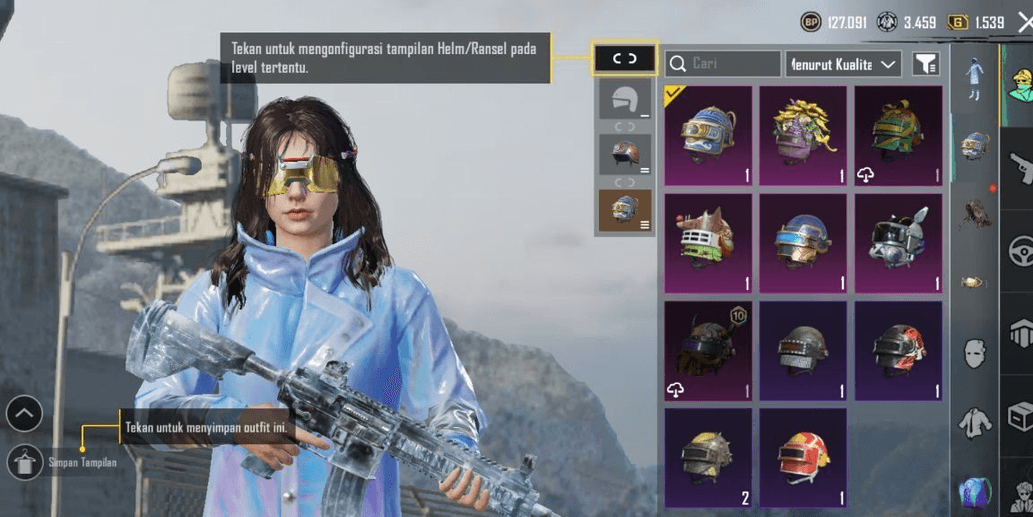Select the red and white patterned helmet

click(x=897, y=351)
